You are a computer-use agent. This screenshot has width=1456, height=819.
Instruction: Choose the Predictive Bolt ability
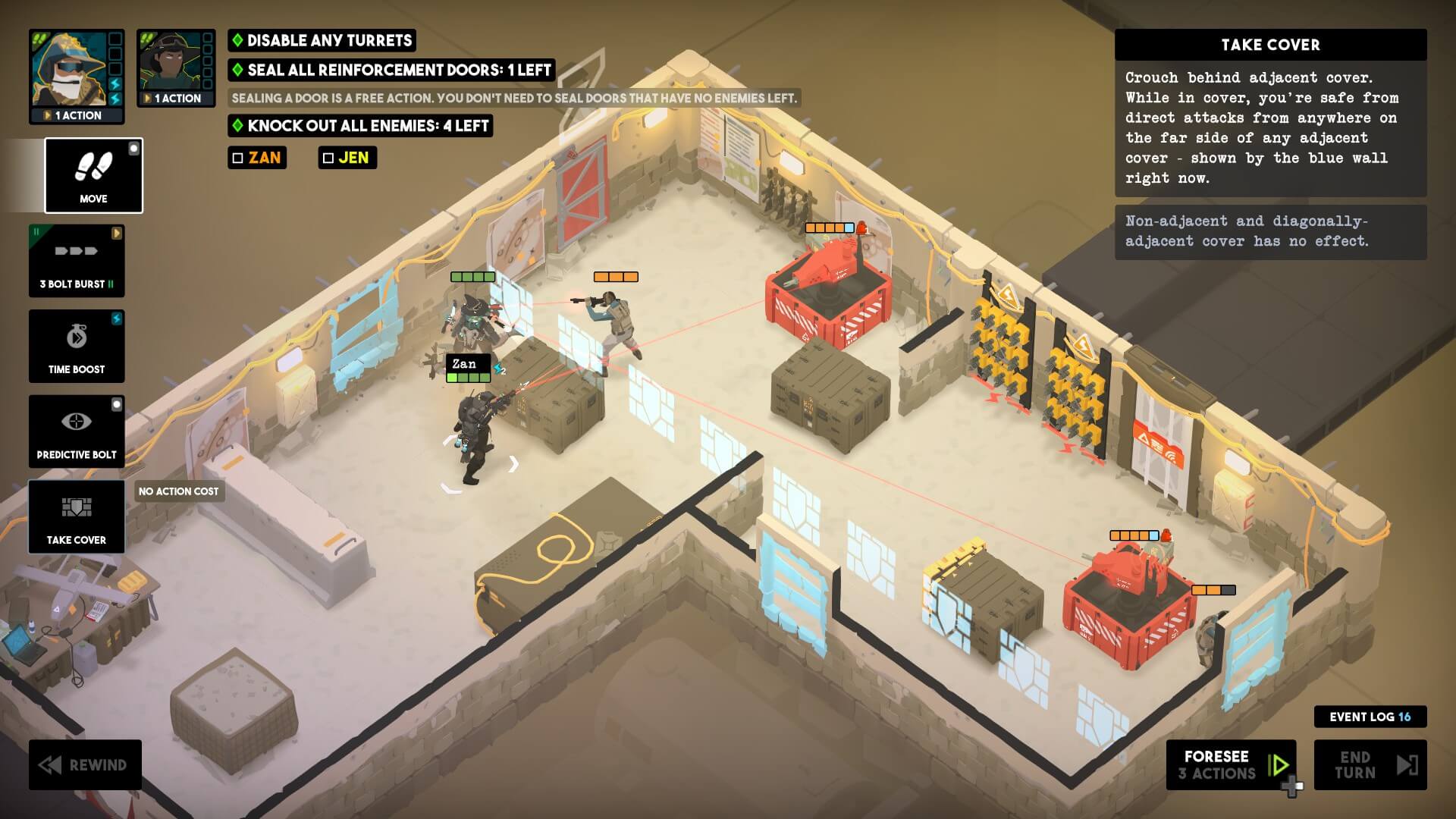point(77,431)
